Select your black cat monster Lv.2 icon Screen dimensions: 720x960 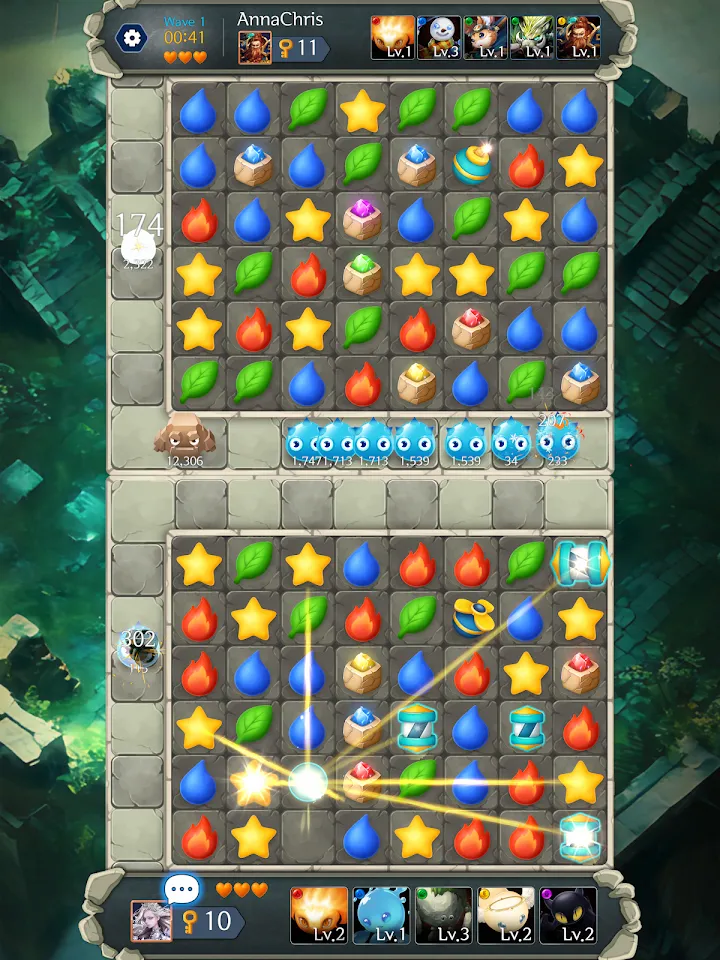[568, 915]
